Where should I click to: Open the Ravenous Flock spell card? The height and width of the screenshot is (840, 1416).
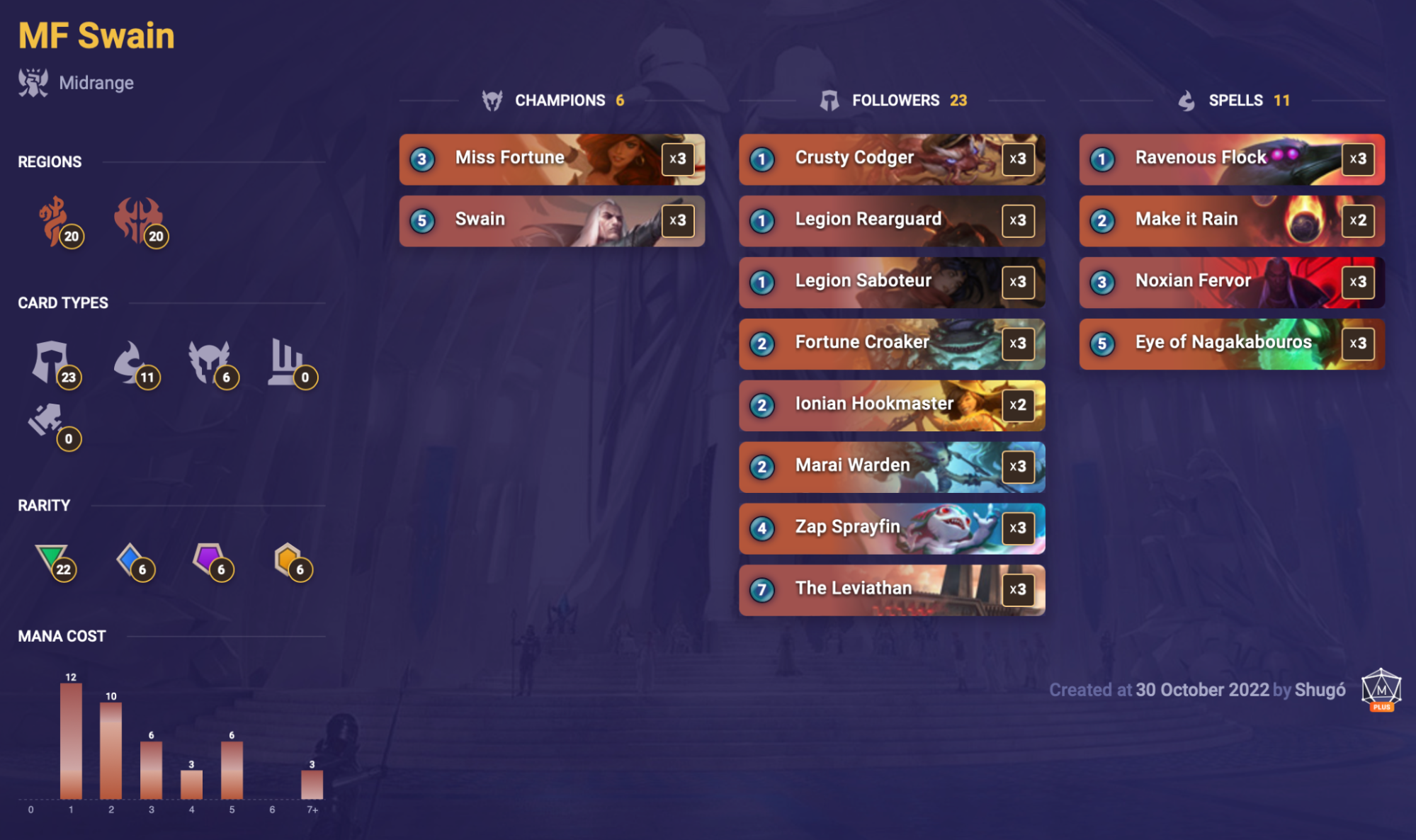[x=1231, y=159]
